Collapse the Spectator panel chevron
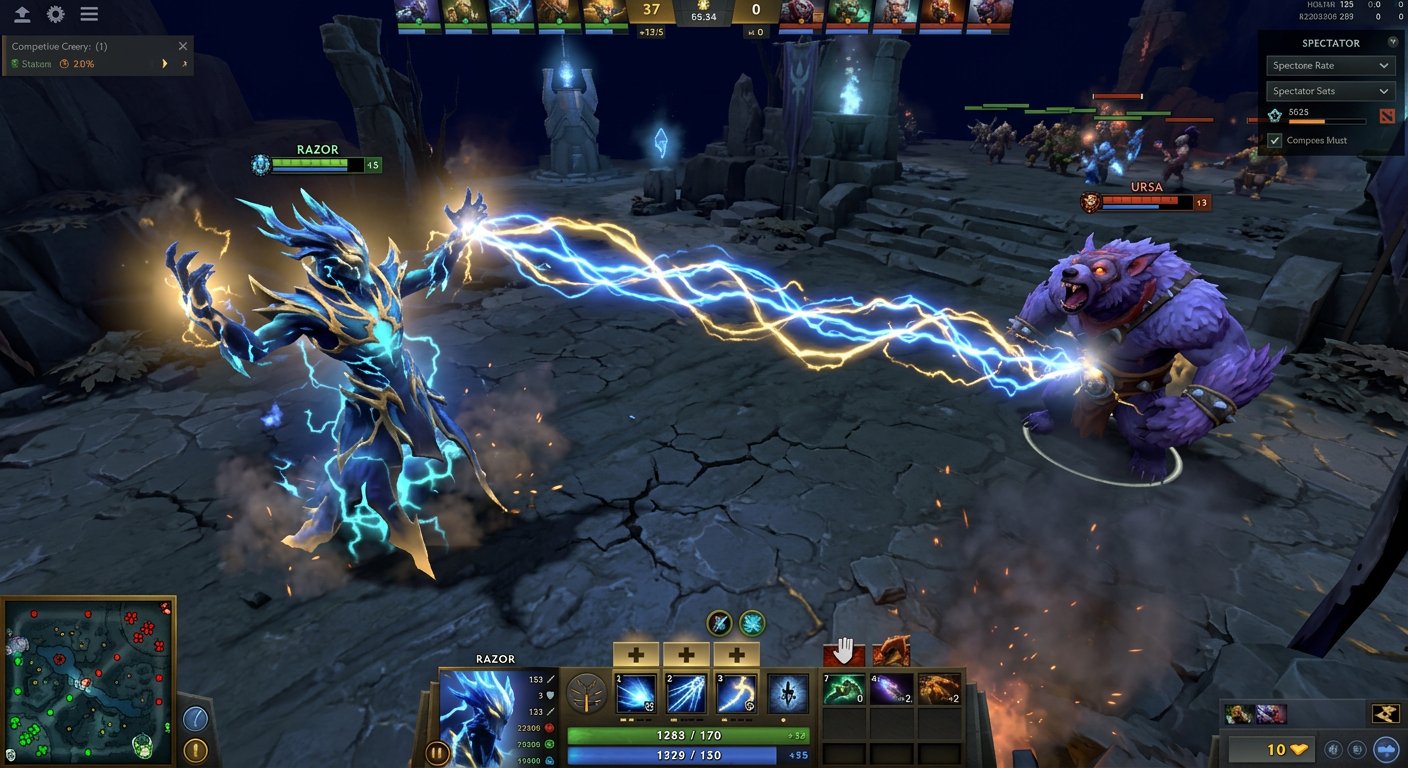This screenshot has width=1408, height=768. click(1392, 42)
